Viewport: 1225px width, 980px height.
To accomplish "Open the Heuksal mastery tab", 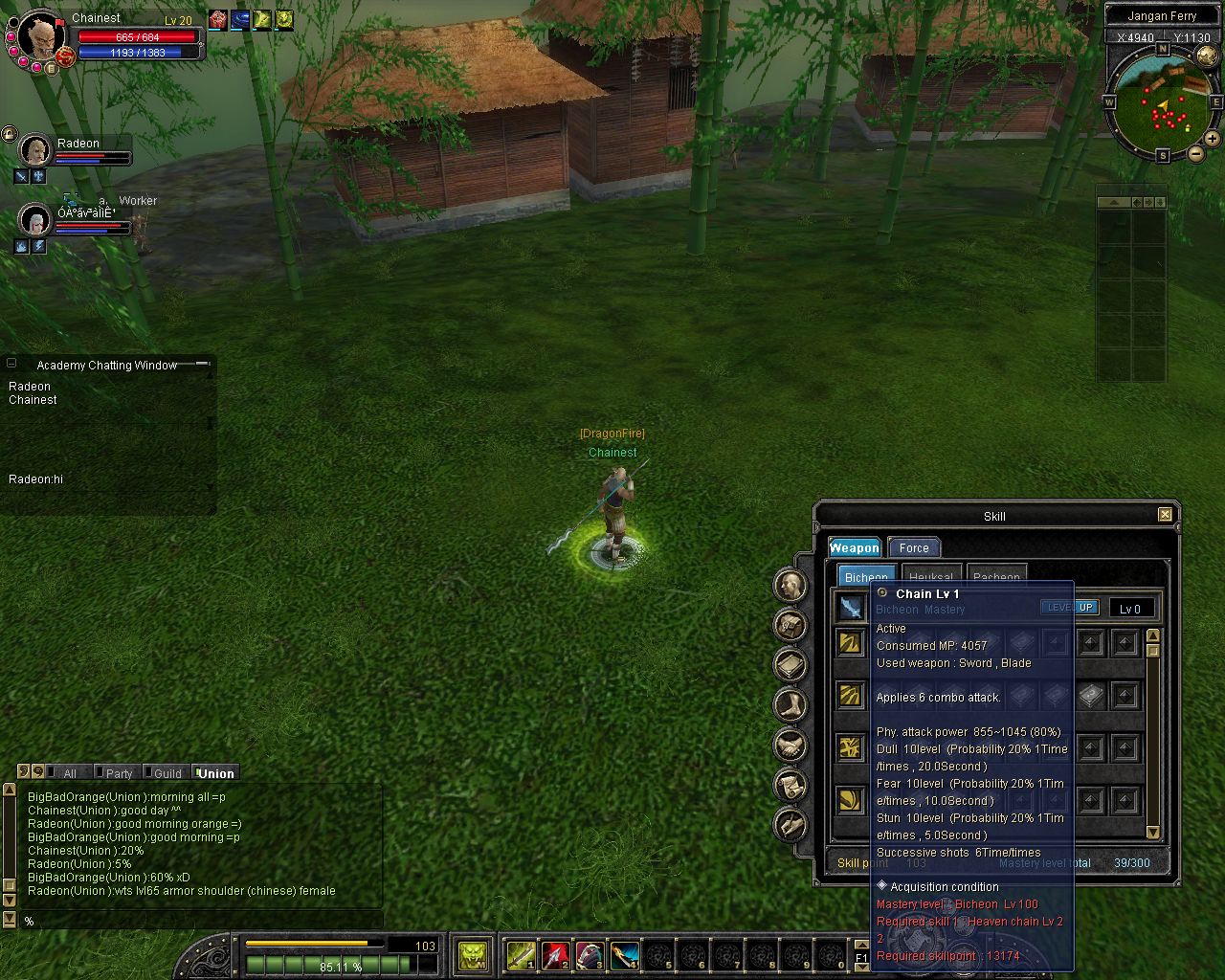I will (930, 576).
